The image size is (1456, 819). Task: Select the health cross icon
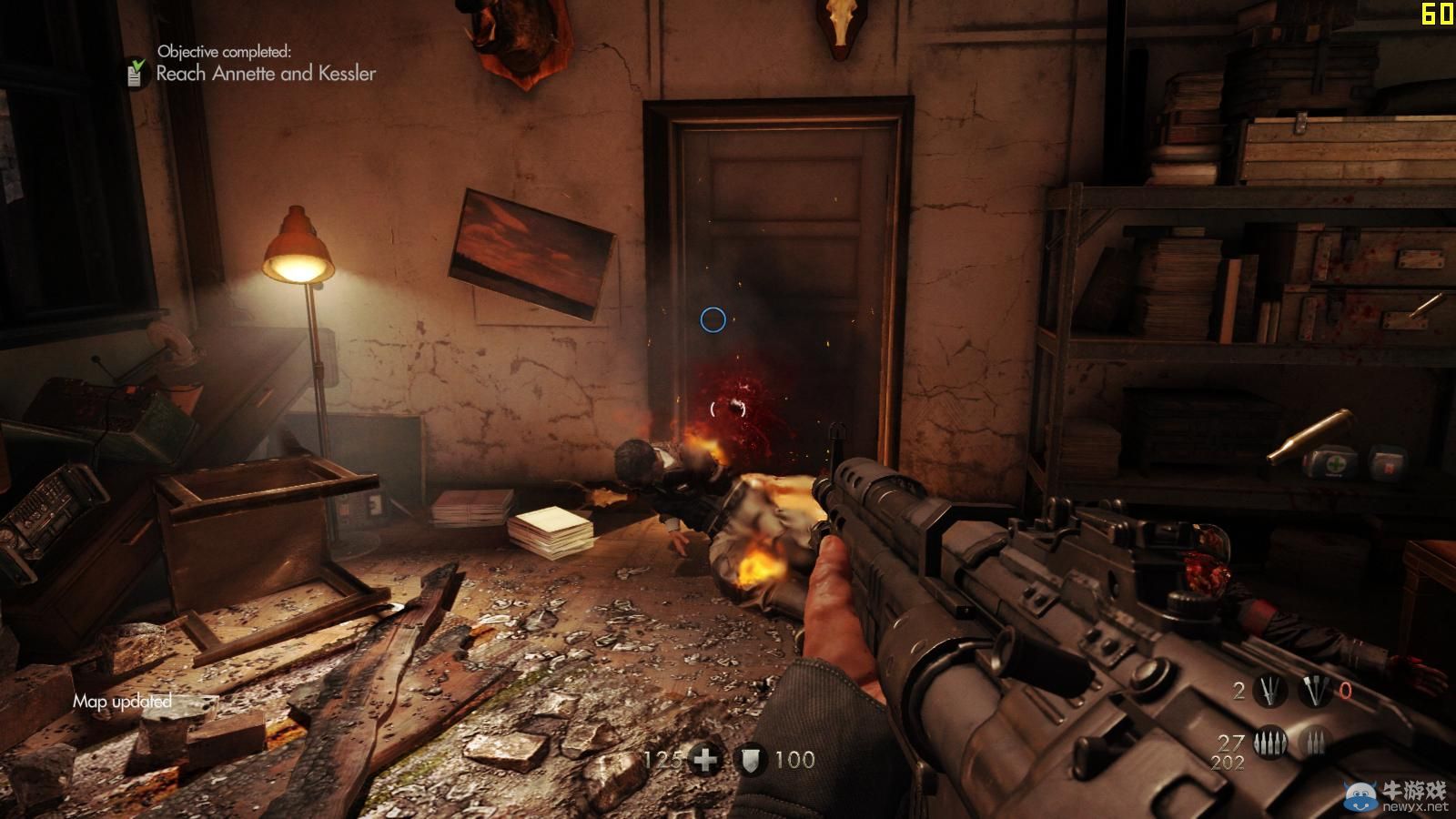coord(705,760)
